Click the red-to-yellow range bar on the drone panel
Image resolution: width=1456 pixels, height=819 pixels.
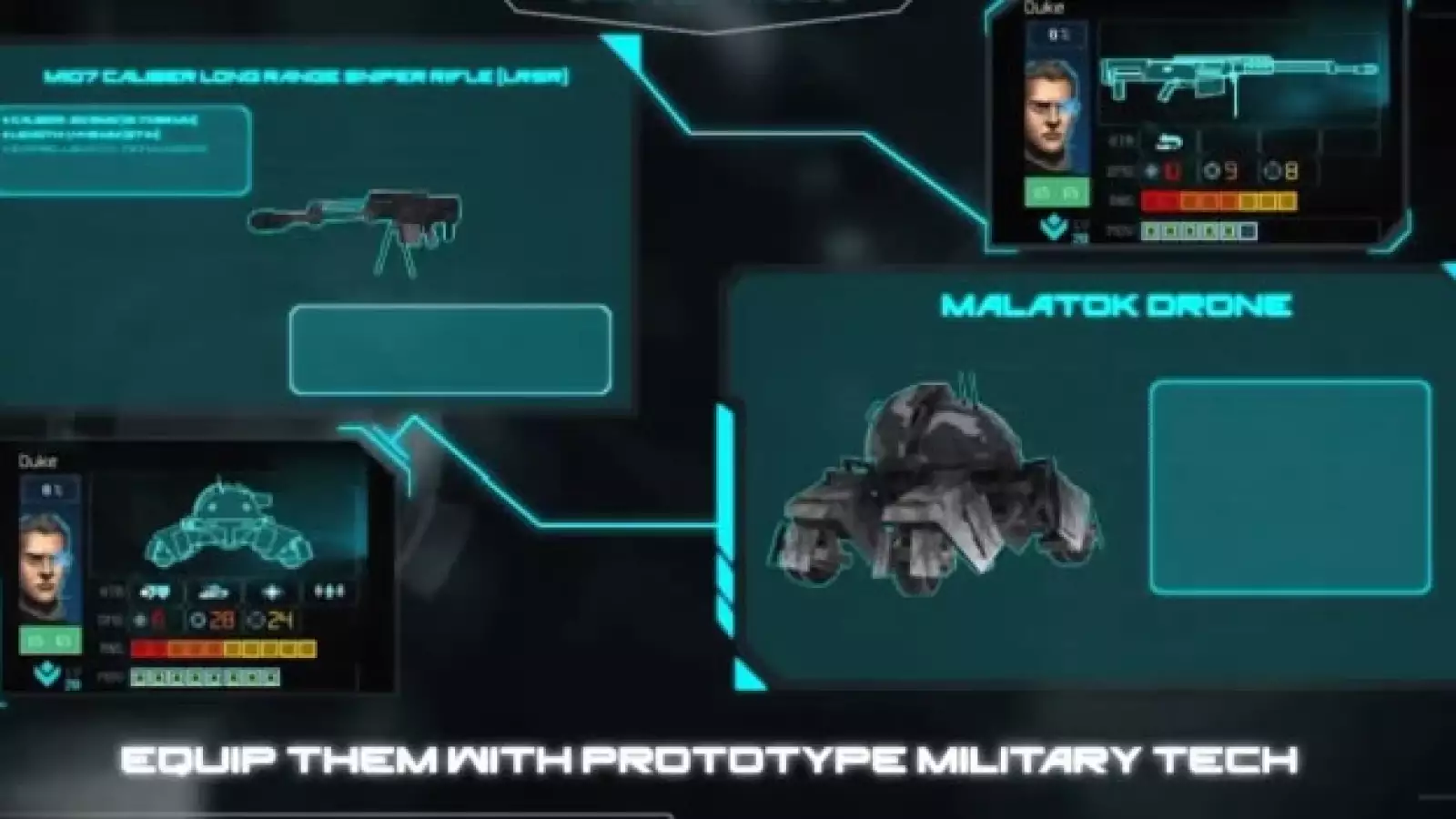[223, 647]
